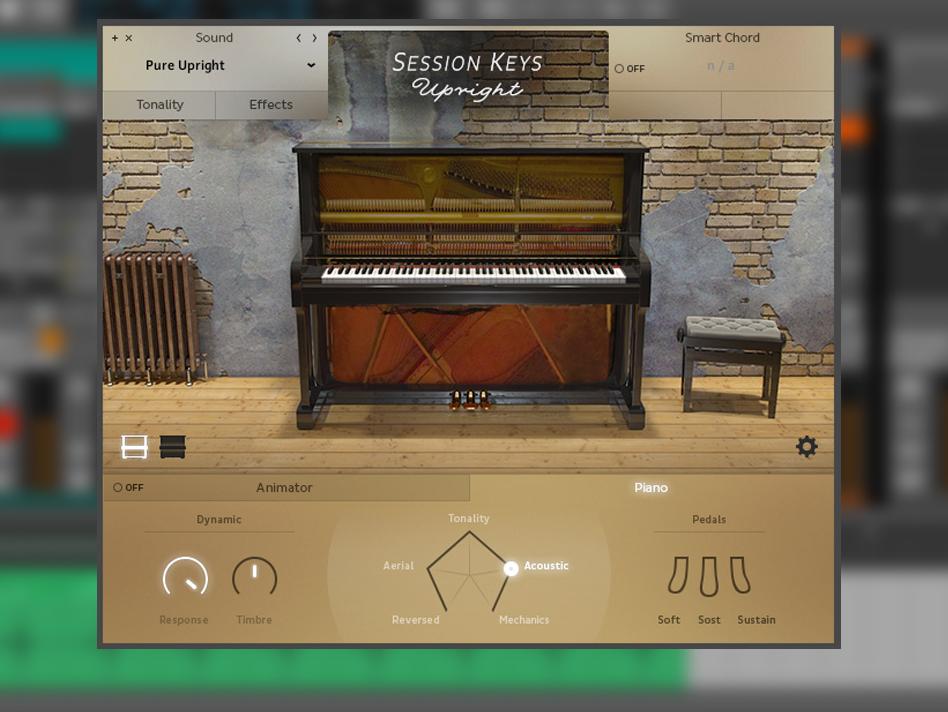The image size is (948, 712).
Task: Go to the previous sound preset arrow
Action: click(x=298, y=38)
